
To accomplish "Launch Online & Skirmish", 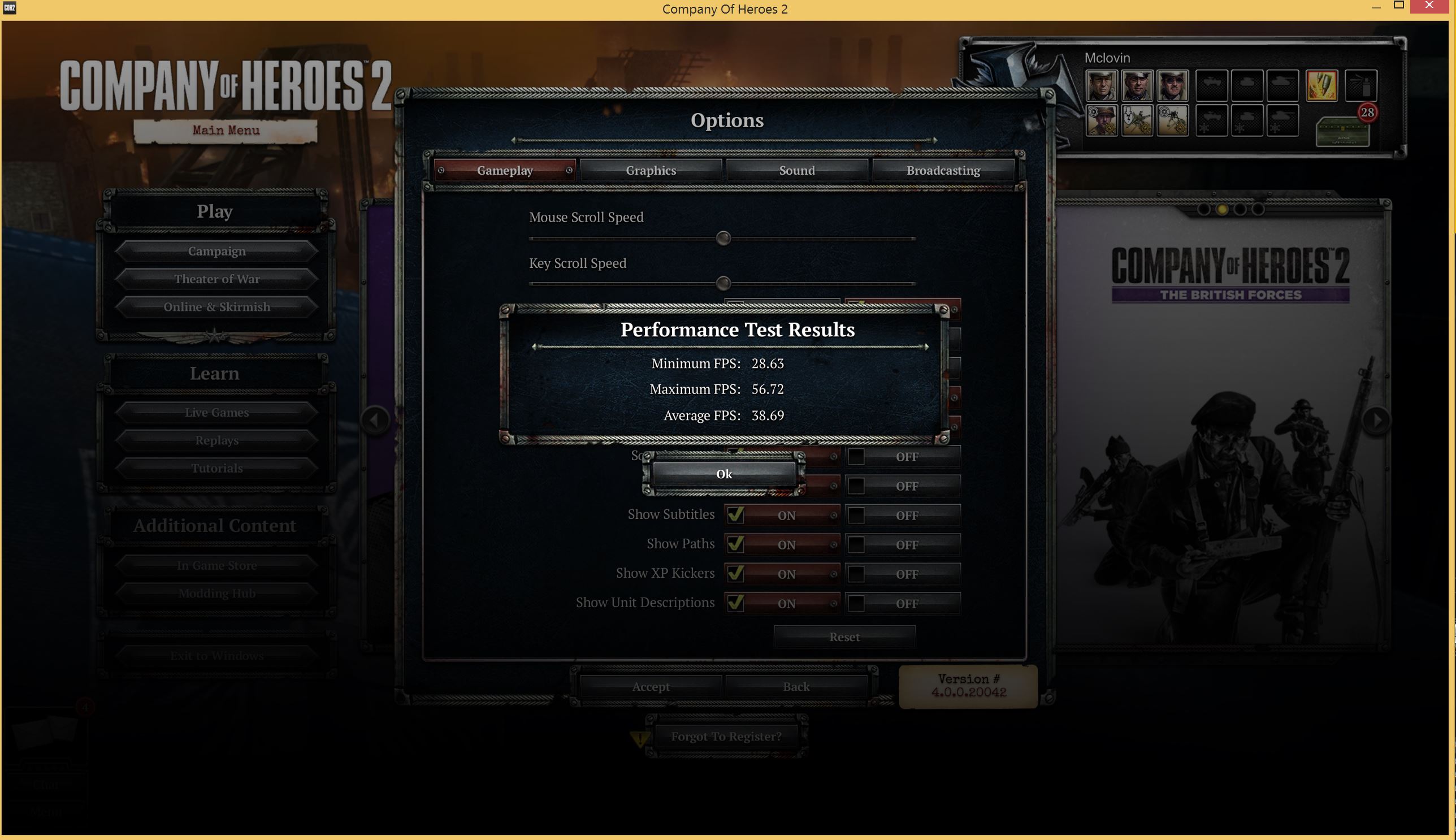I will click(216, 306).
